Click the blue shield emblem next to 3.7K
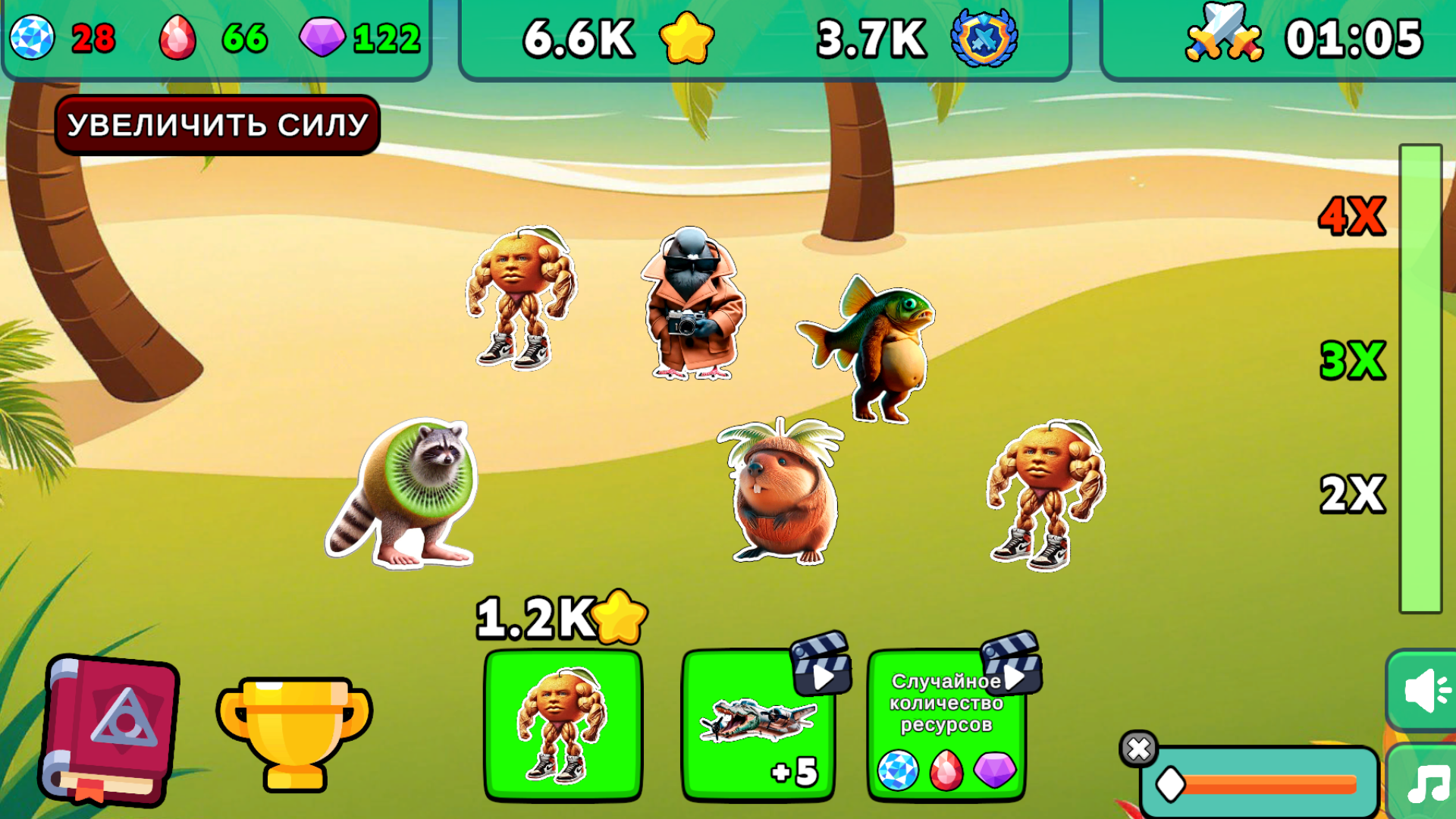 click(x=981, y=36)
